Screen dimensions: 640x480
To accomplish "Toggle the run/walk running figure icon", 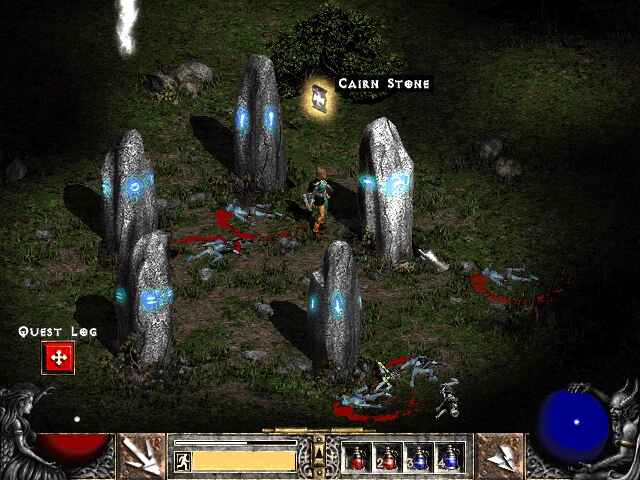I will [183, 461].
